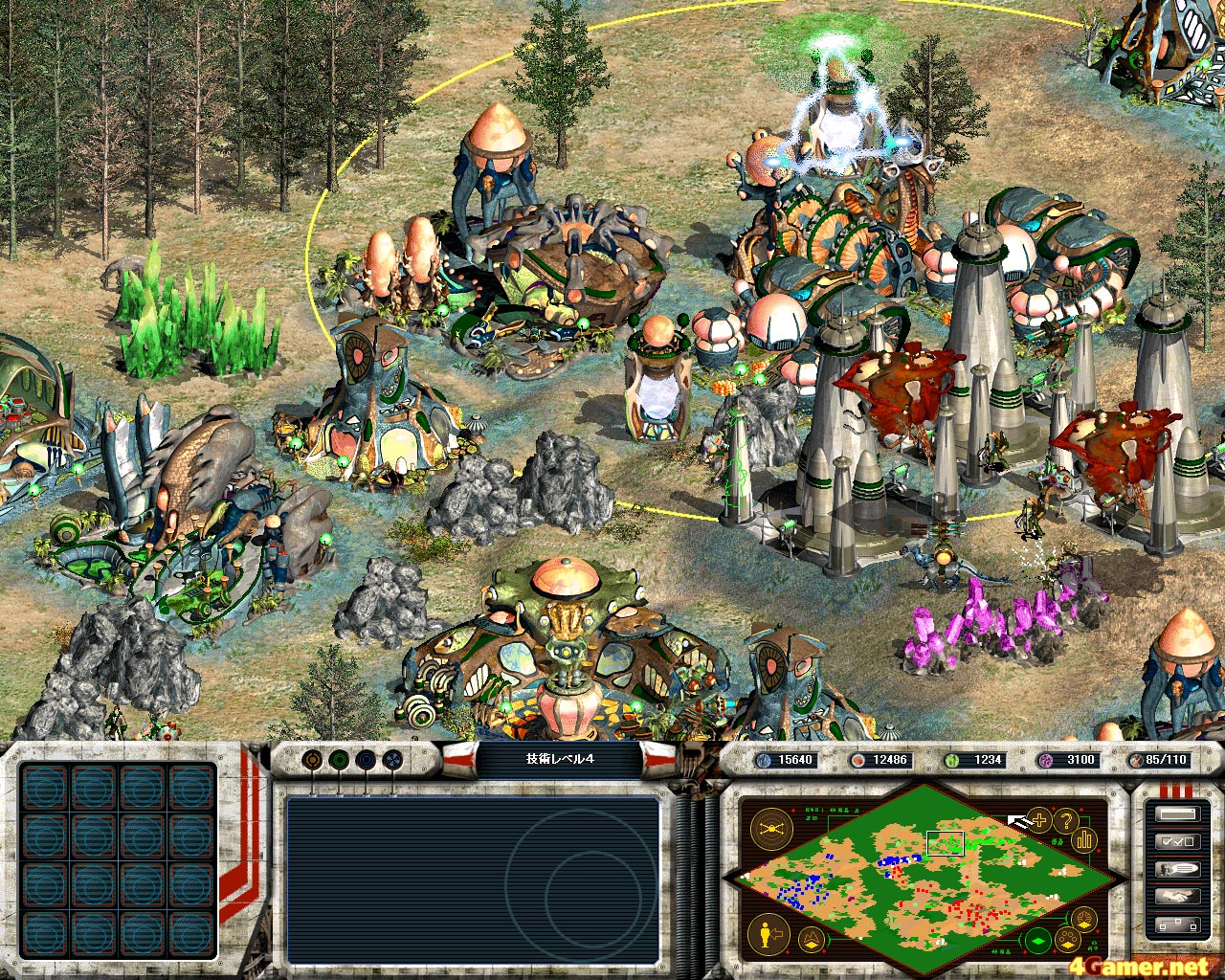Select the green ring indicator button

(x=339, y=761)
